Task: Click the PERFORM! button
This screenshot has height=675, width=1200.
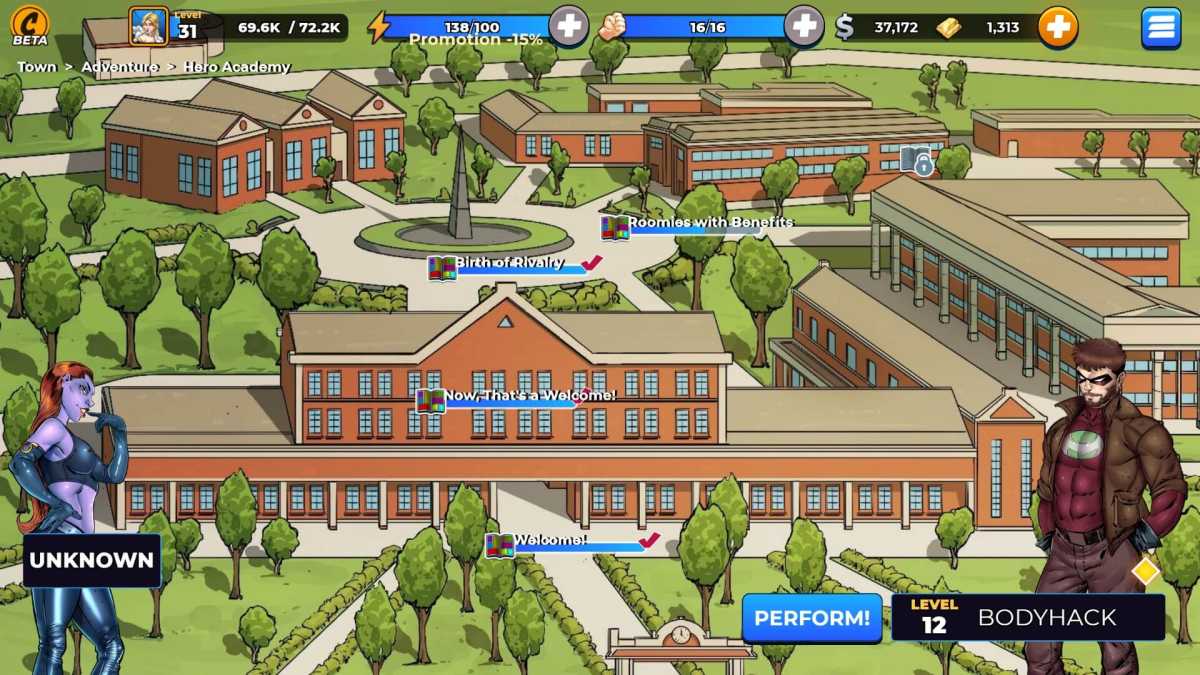Action: (812, 618)
